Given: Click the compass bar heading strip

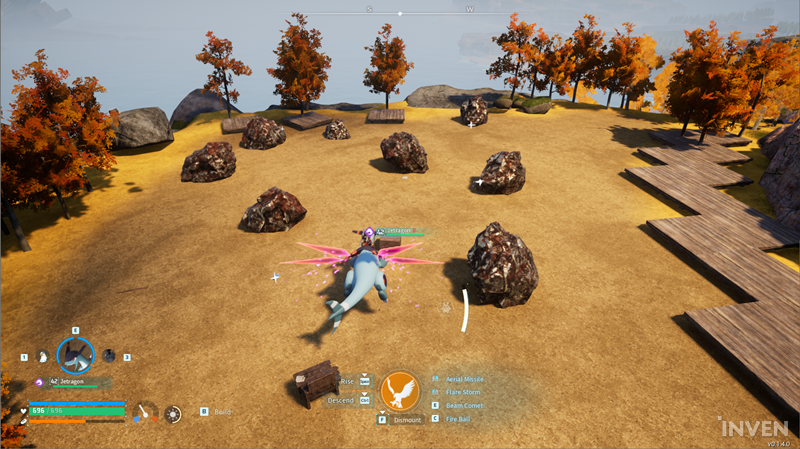Looking at the screenshot, I should (x=400, y=13).
